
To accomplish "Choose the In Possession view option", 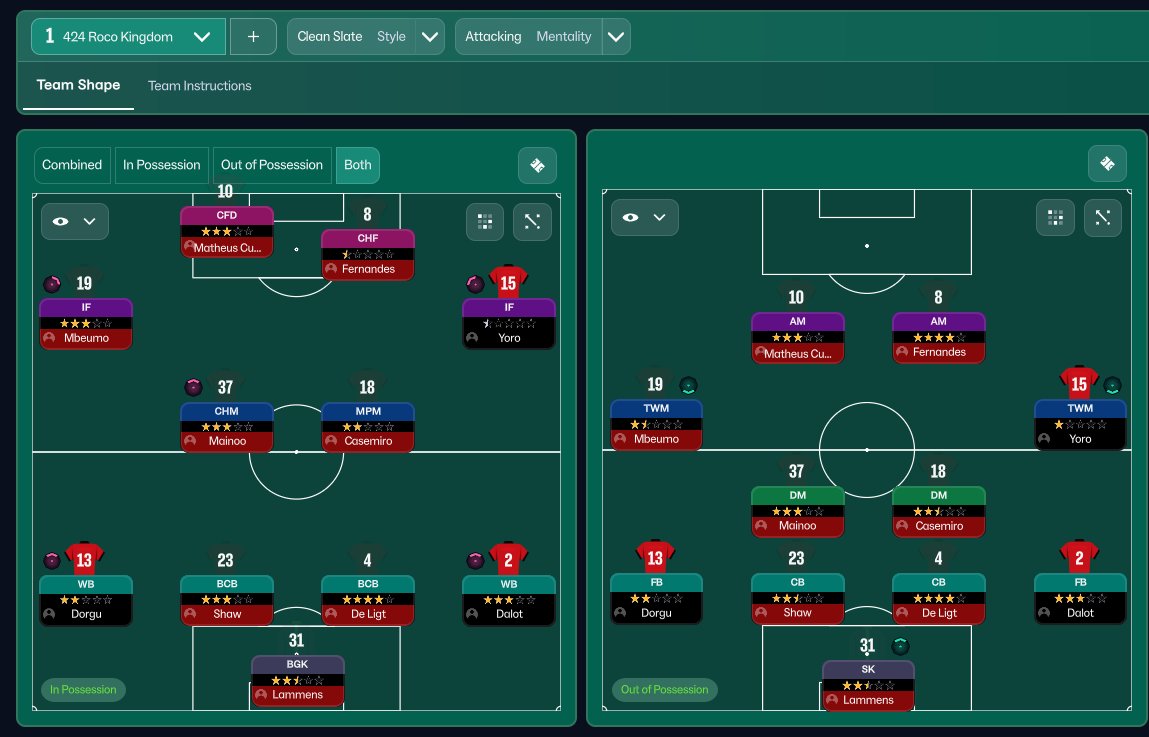I will [x=162, y=165].
